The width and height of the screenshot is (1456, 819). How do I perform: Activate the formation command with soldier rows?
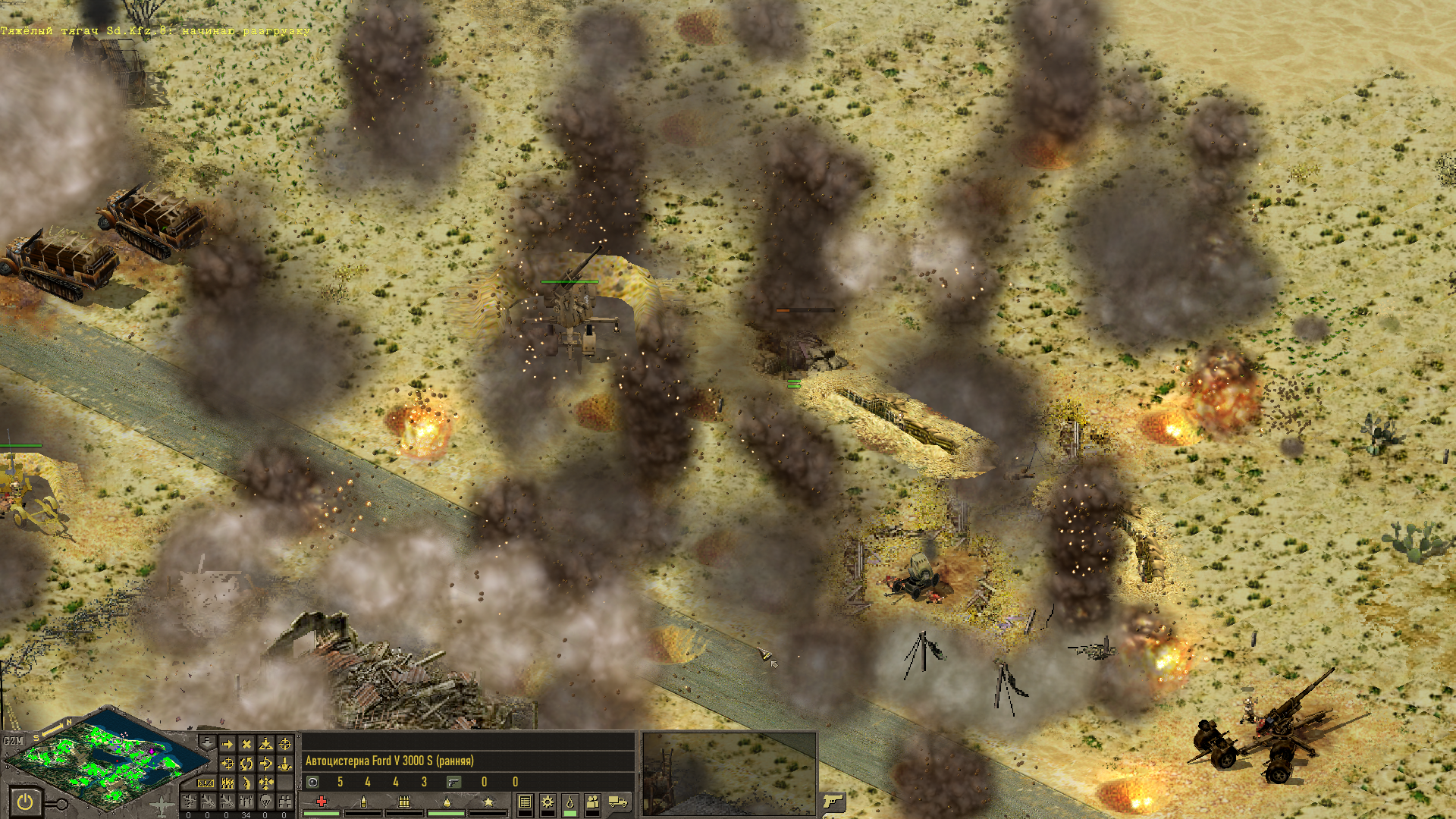[x=227, y=783]
